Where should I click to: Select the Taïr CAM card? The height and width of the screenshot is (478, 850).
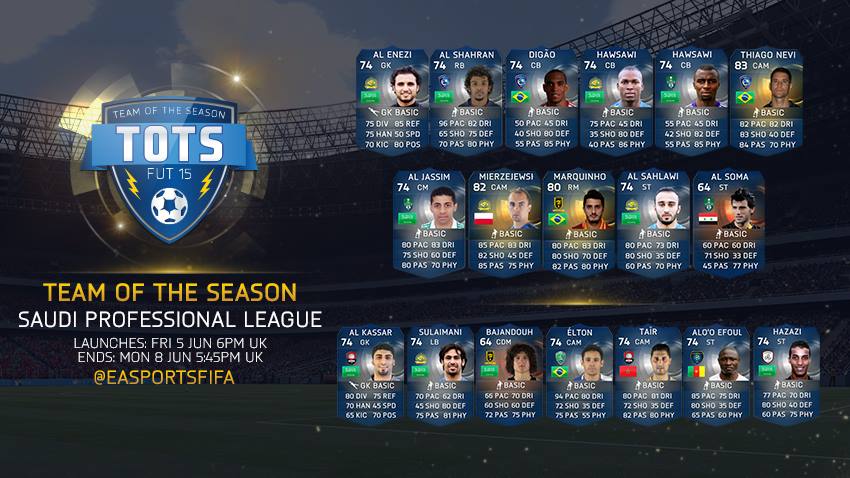pos(646,374)
